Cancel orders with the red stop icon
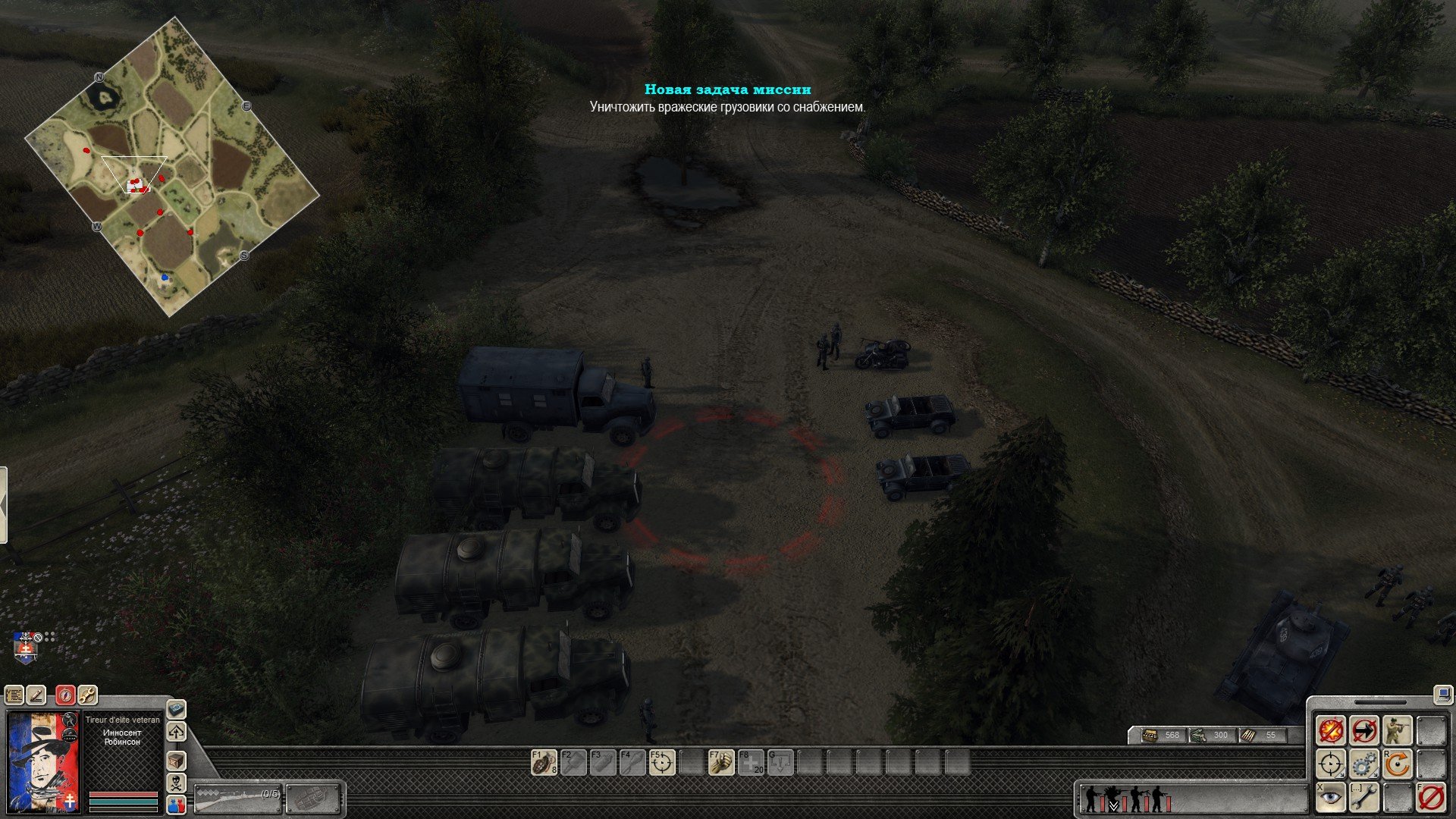The height and width of the screenshot is (819, 1456). [x=1431, y=798]
